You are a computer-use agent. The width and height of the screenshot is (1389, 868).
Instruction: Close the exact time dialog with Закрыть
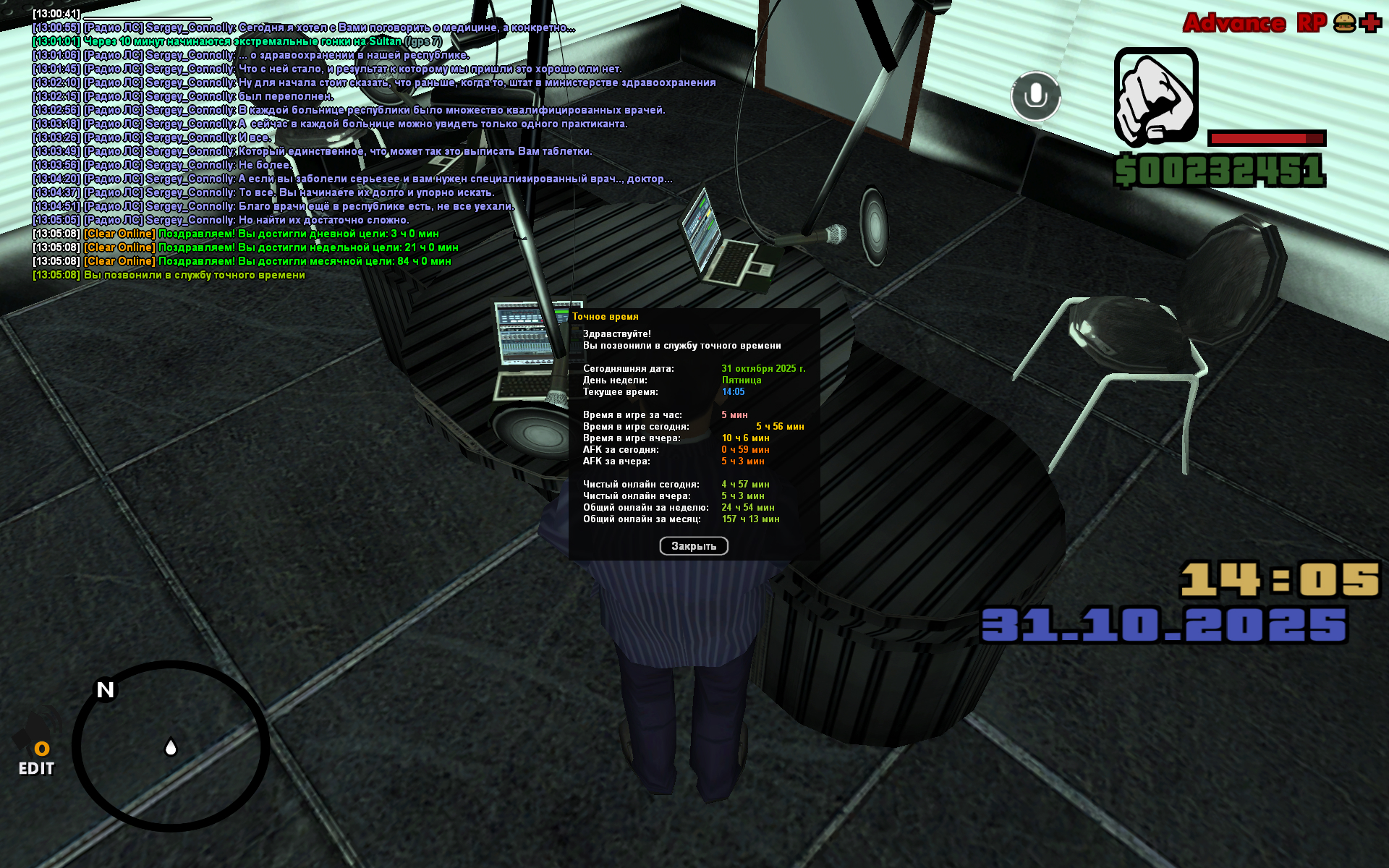tap(693, 546)
